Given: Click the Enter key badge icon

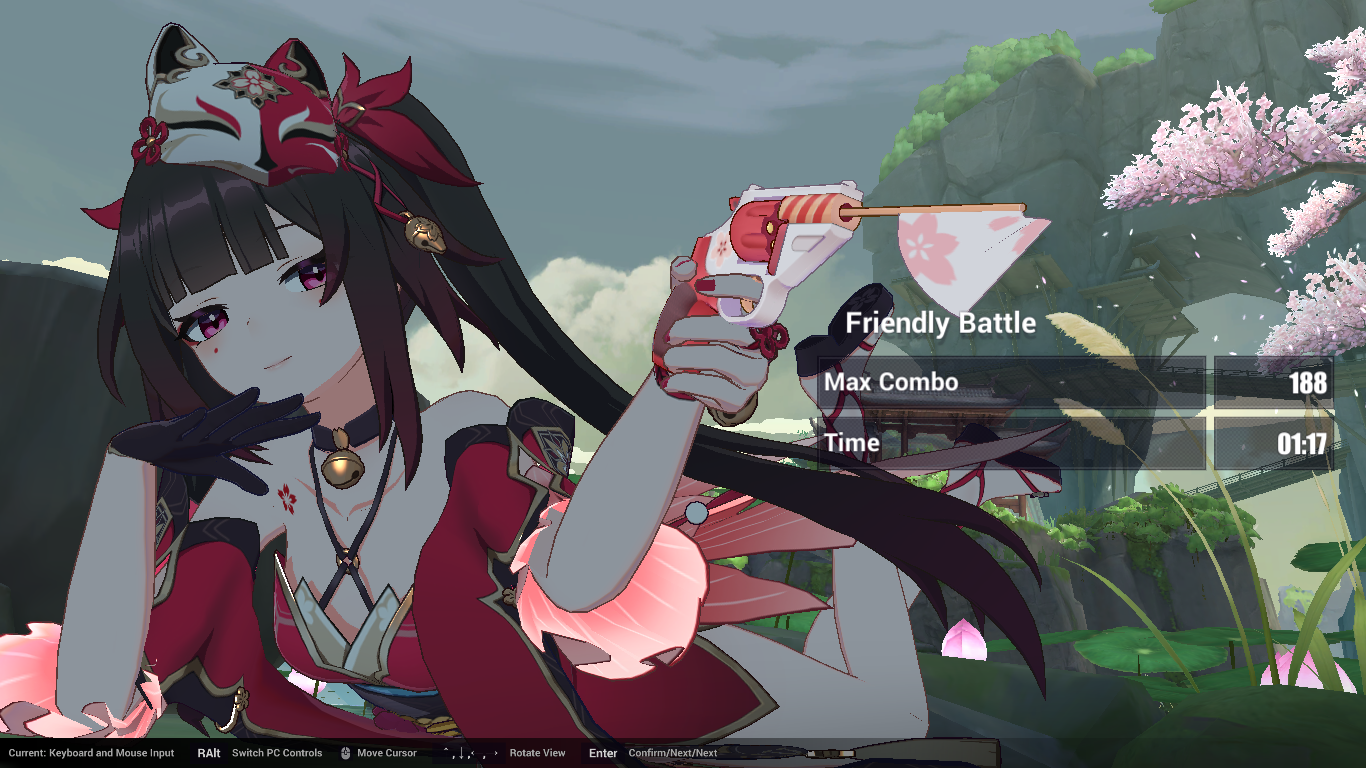Looking at the screenshot, I should click(603, 754).
